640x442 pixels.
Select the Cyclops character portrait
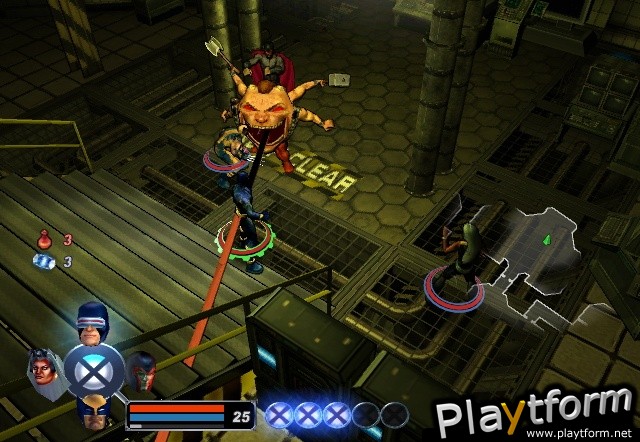(93, 320)
